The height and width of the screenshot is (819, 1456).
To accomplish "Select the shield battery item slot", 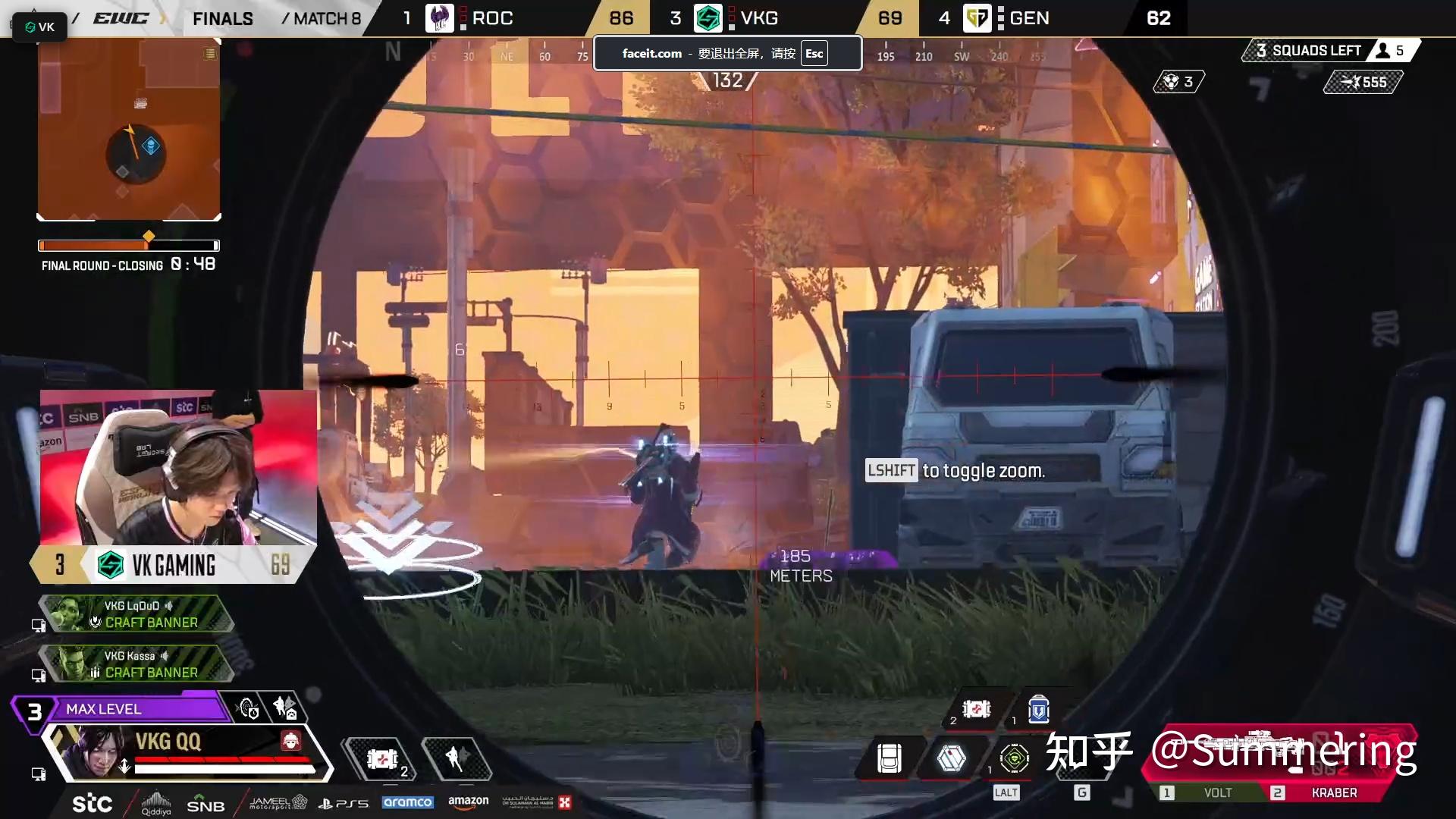I will [1038, 711].
